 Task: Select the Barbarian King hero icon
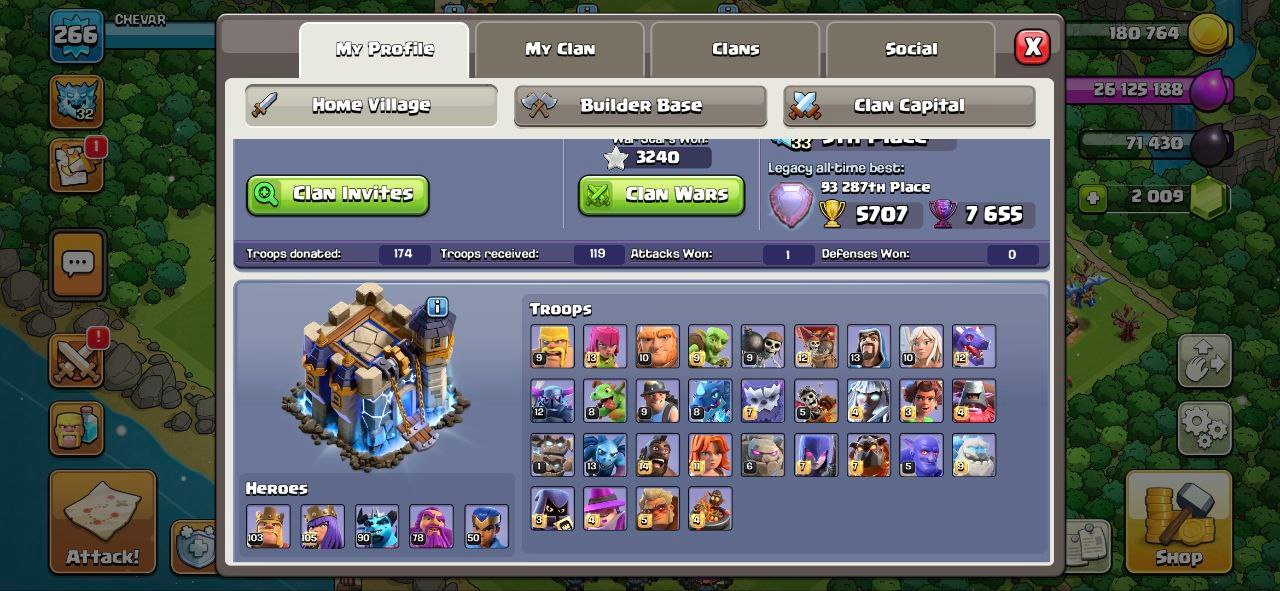(x=268, y=526)
